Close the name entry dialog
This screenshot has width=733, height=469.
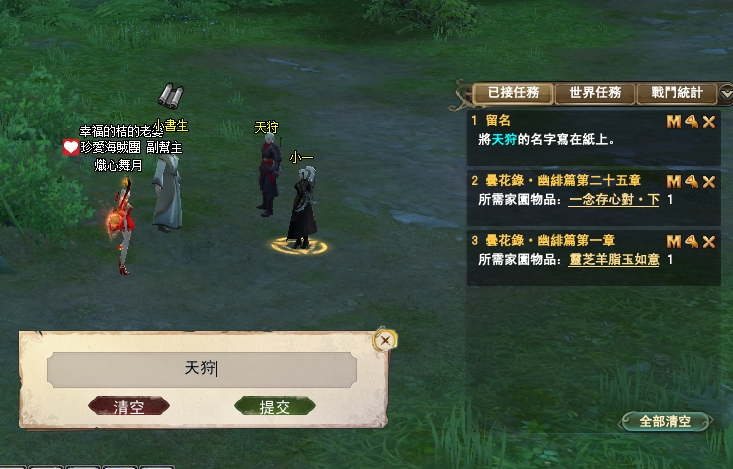(x=385, y=341)
